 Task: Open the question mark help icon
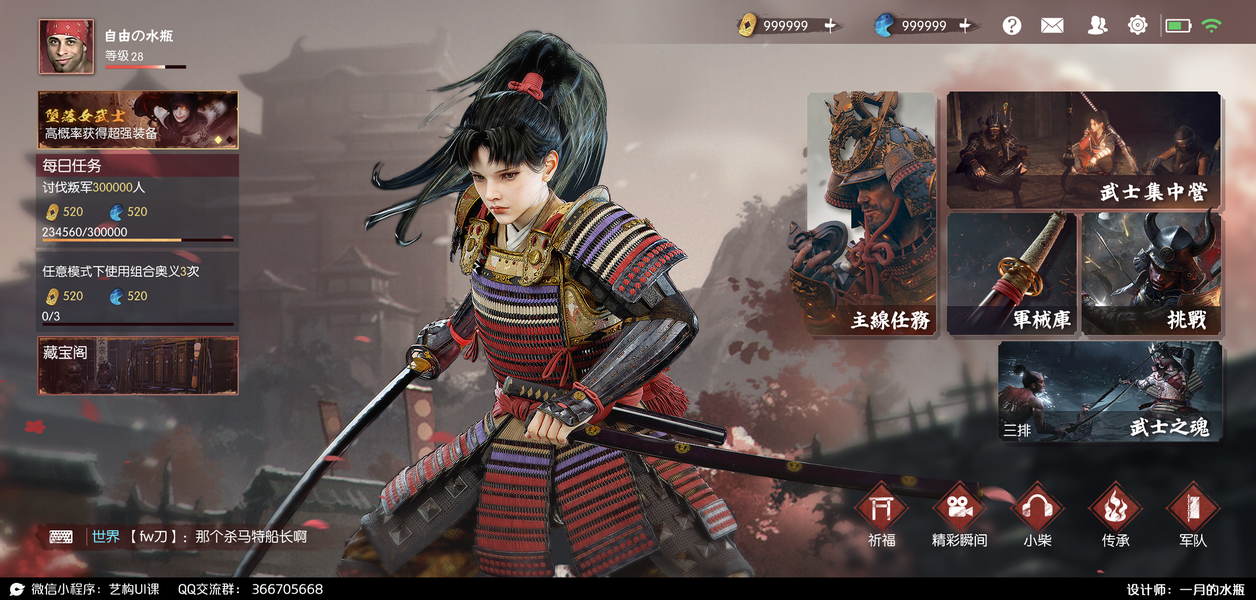pos(1012,26)
